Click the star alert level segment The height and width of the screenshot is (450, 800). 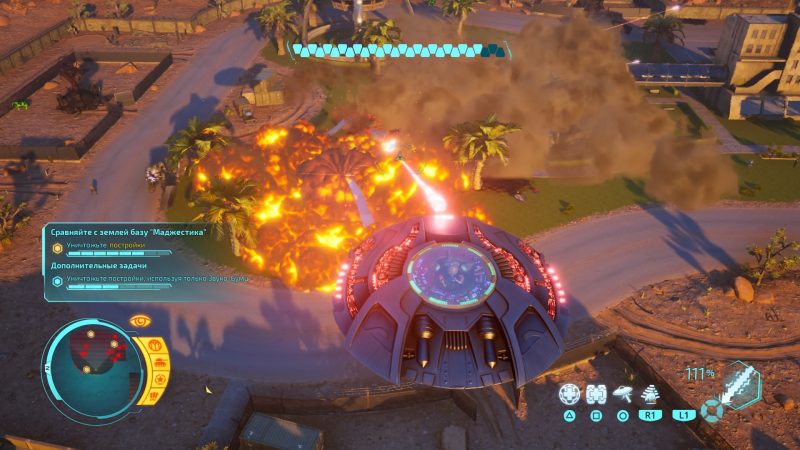pos(158,382)
